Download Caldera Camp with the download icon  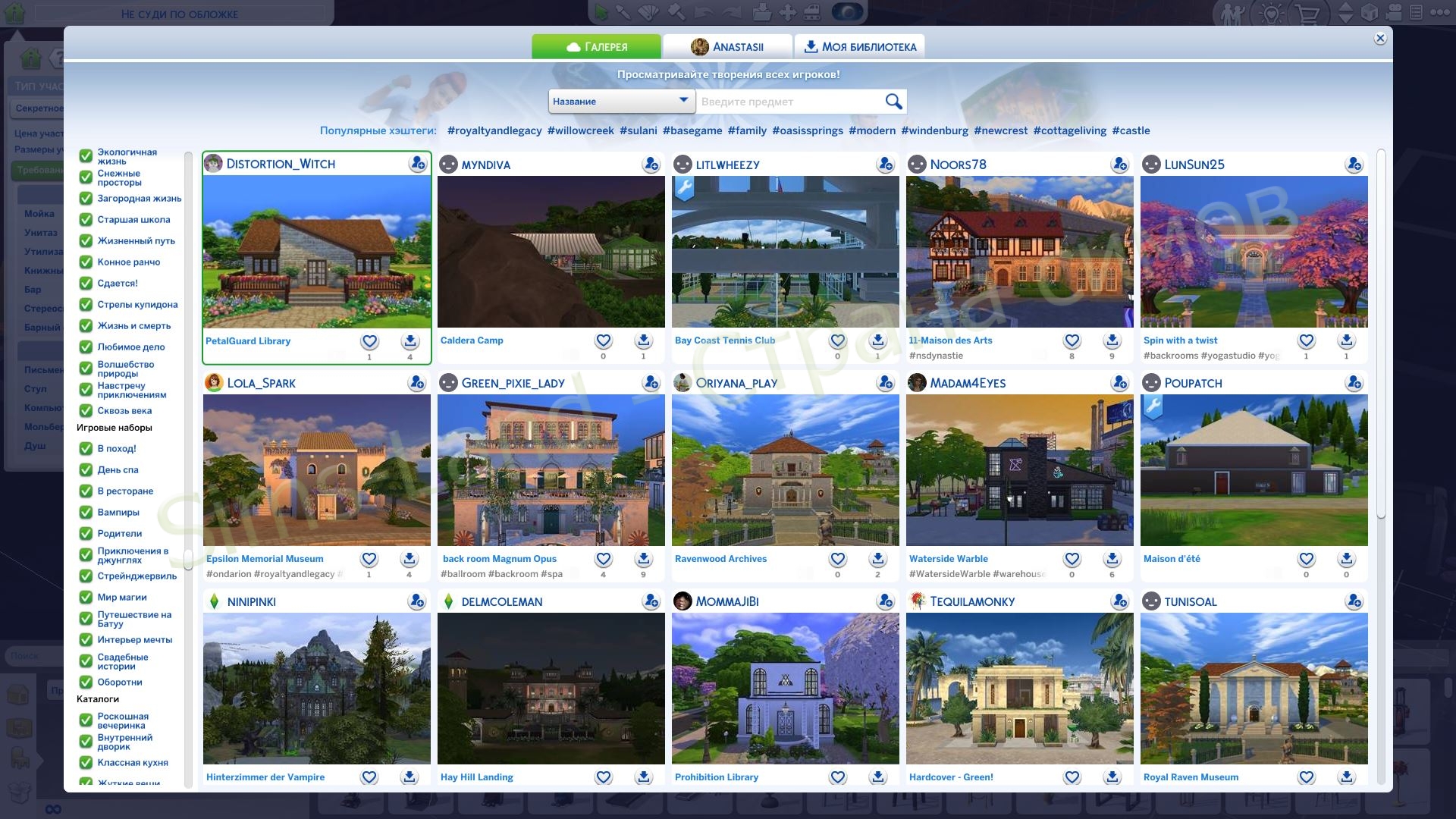pyautogui.click(x=643, y=340)
